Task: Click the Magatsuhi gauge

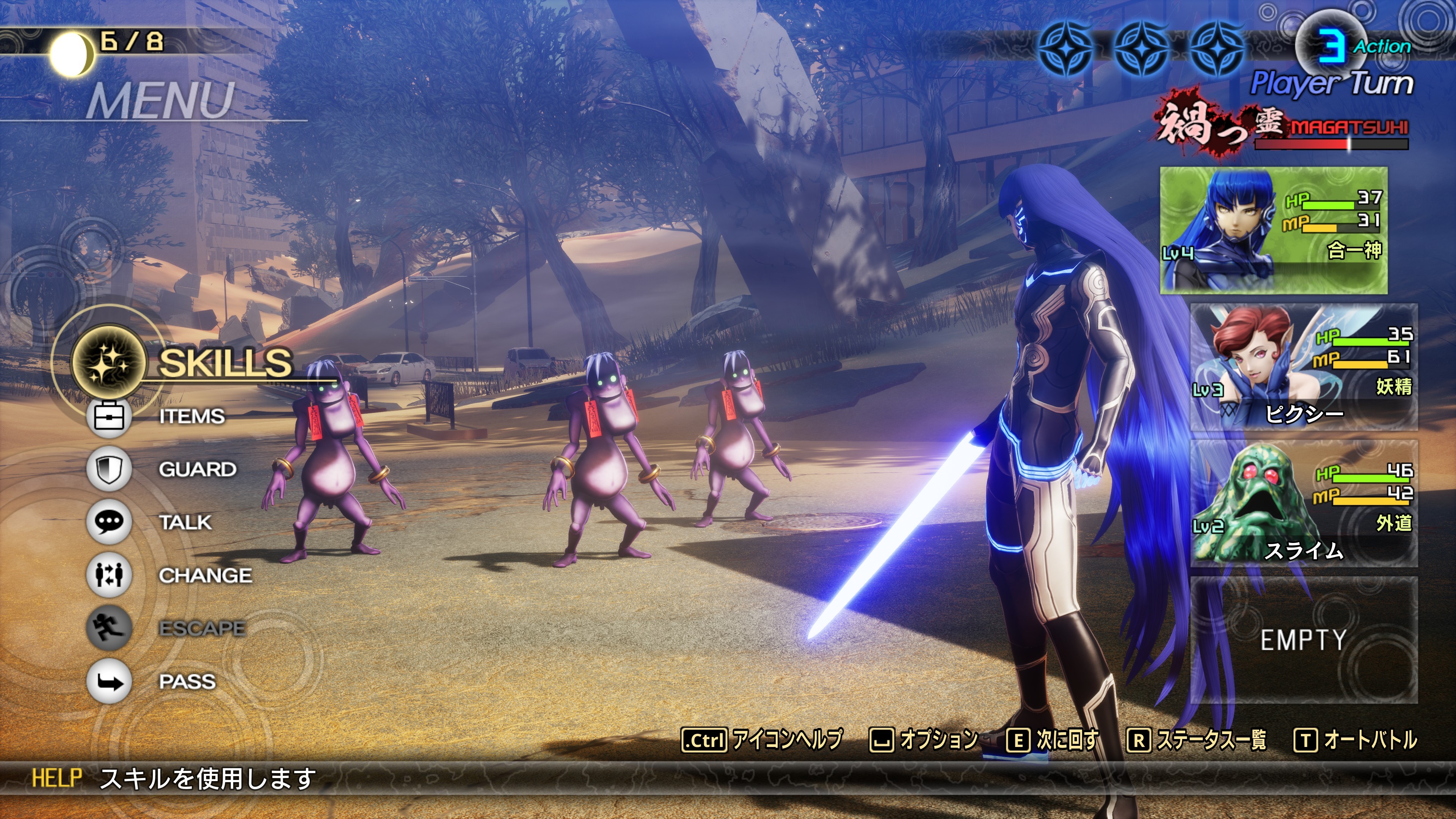Action: [x=1331, y=144]
